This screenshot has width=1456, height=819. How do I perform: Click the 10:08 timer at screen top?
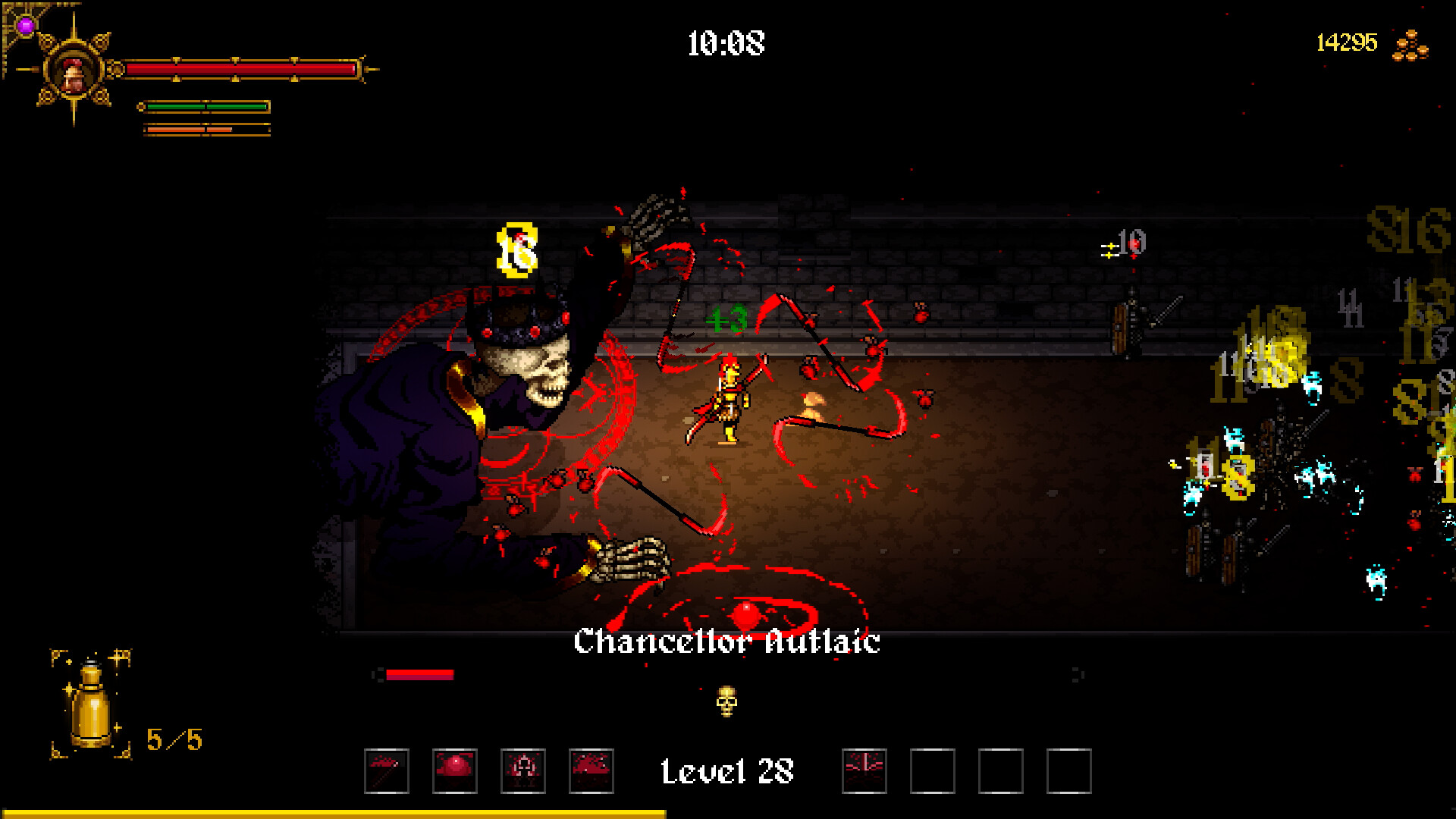pos(726,43)
